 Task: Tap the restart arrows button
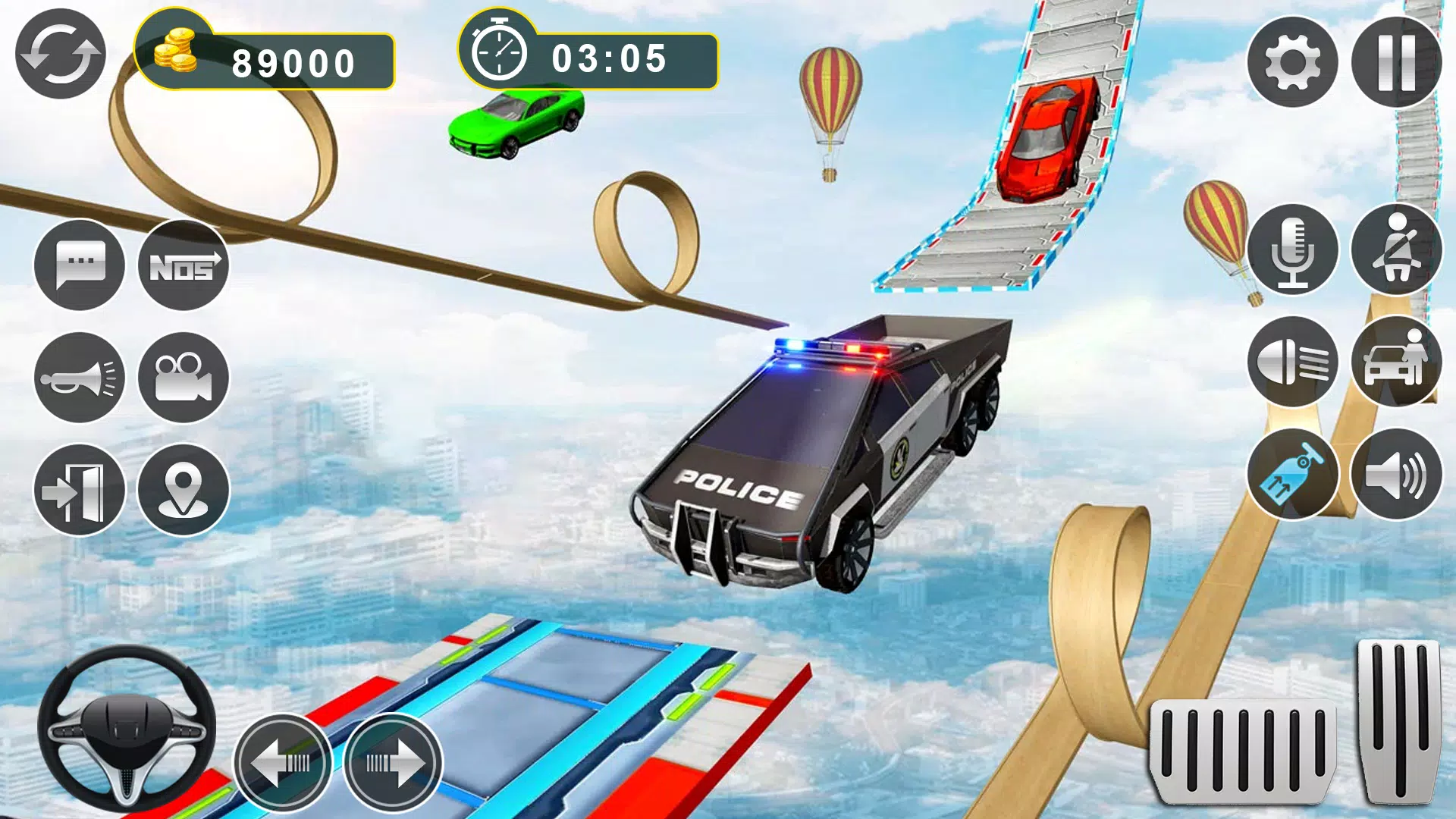[x=61, y=55]
